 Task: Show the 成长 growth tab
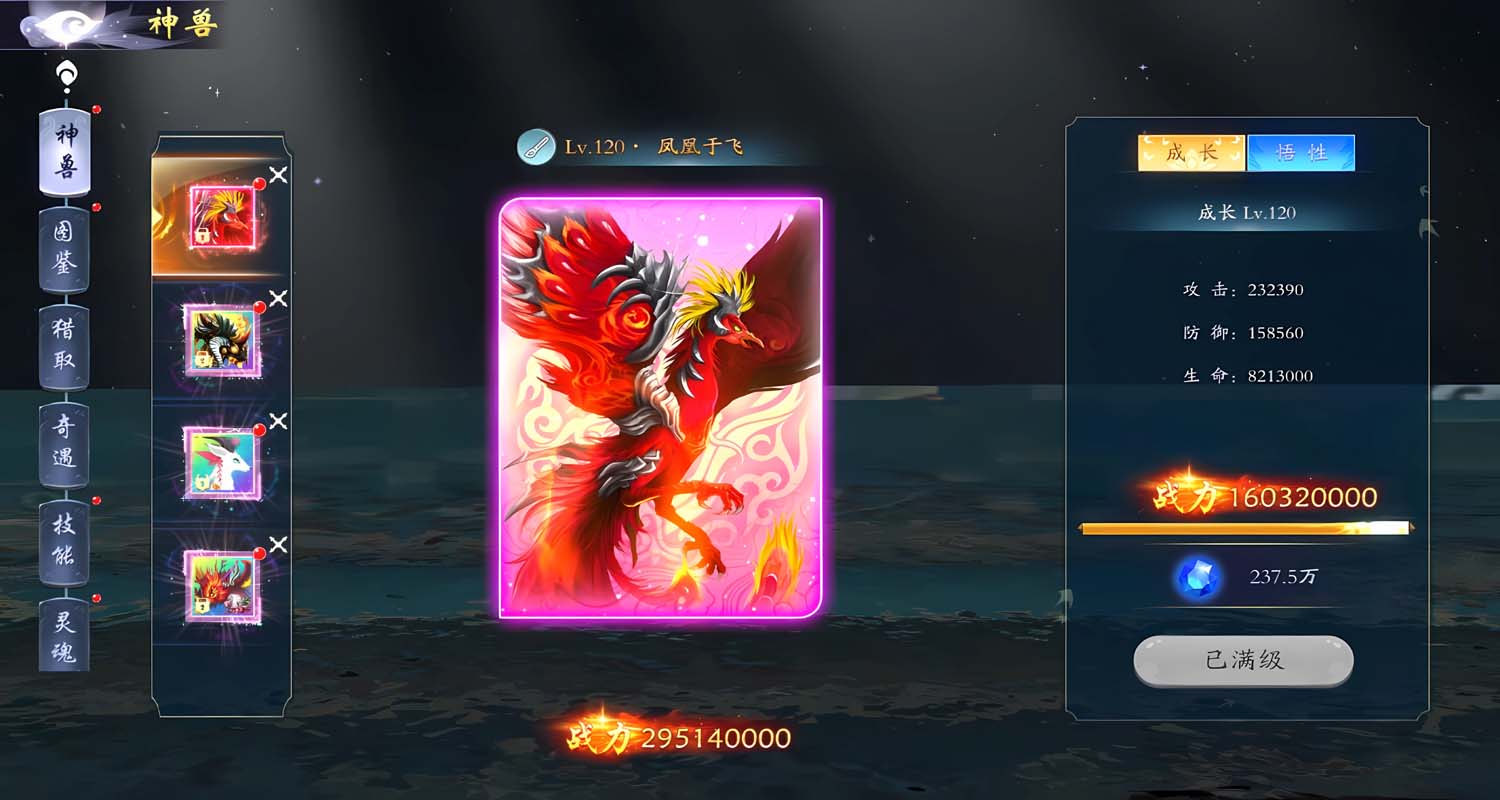[x=1191, y=153]
